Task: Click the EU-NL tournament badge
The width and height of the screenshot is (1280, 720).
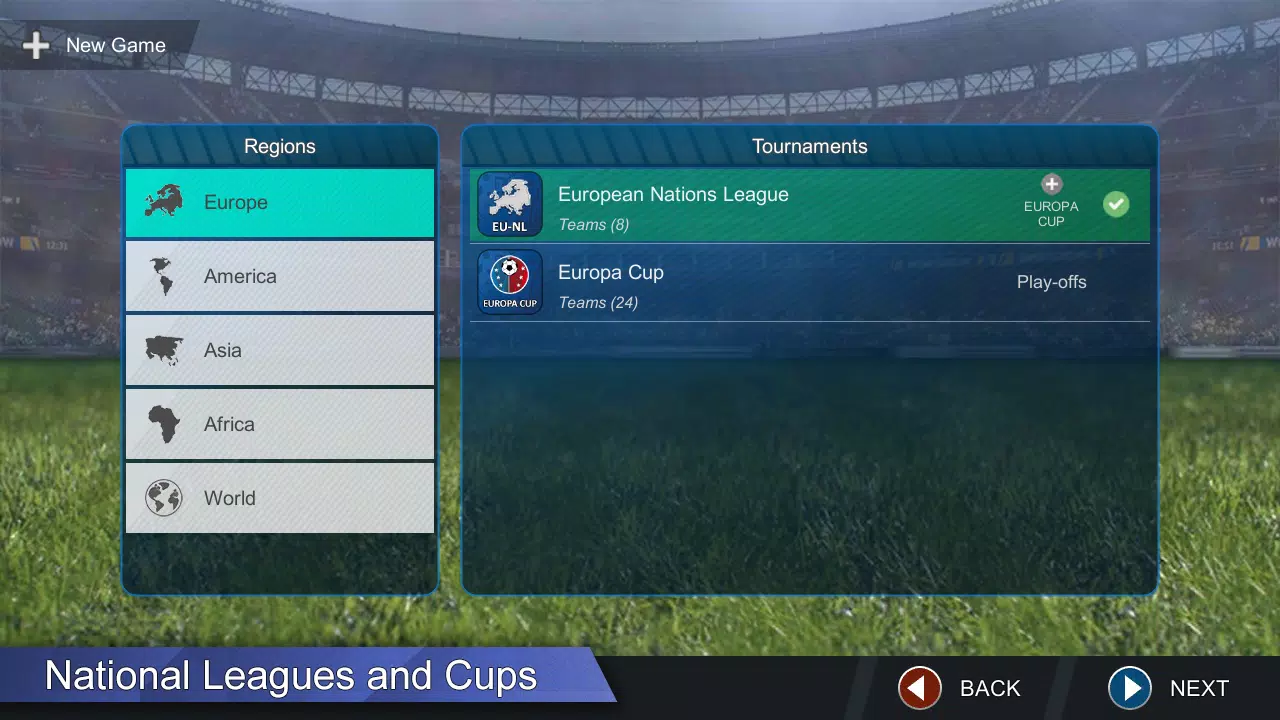Action: 510,204
